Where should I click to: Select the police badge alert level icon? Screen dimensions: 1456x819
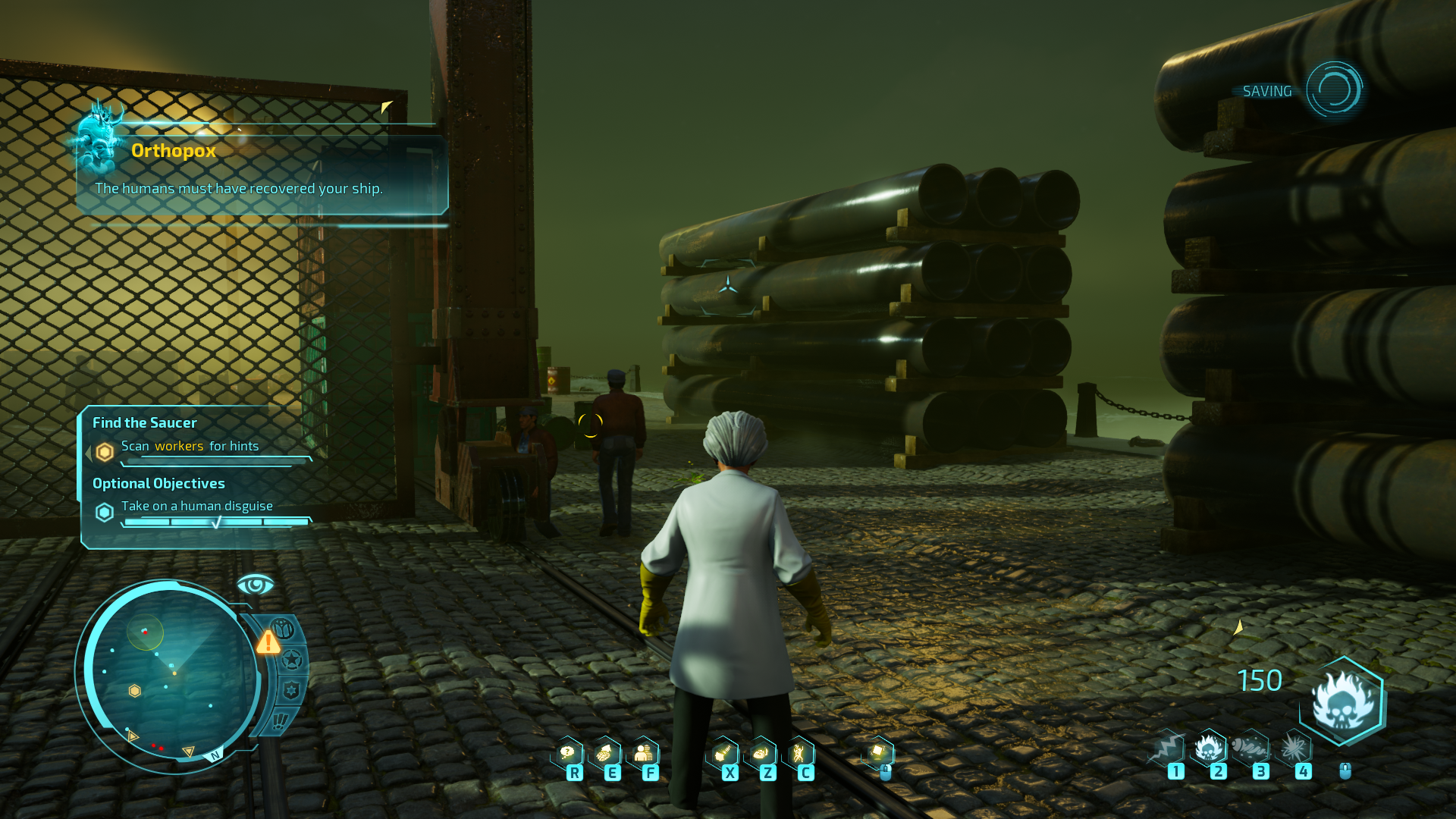[291, 690]
